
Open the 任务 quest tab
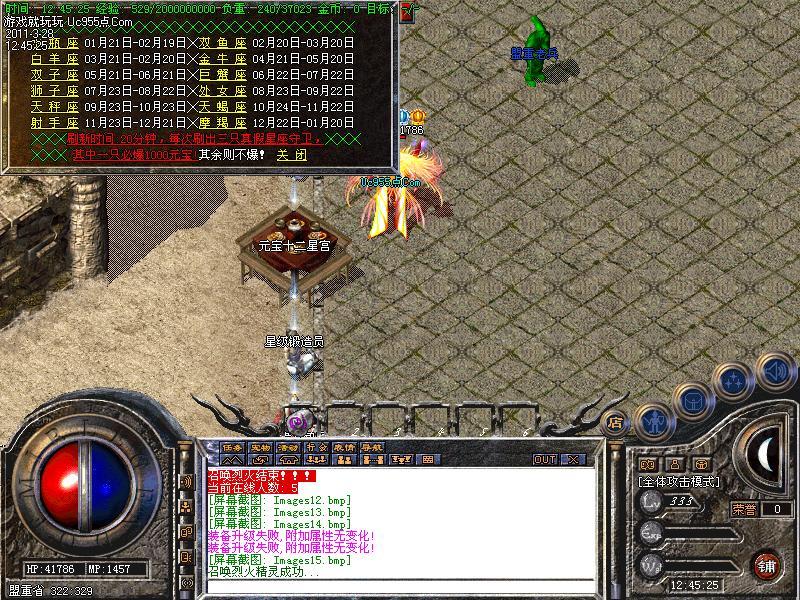click(x=232, y=447)
